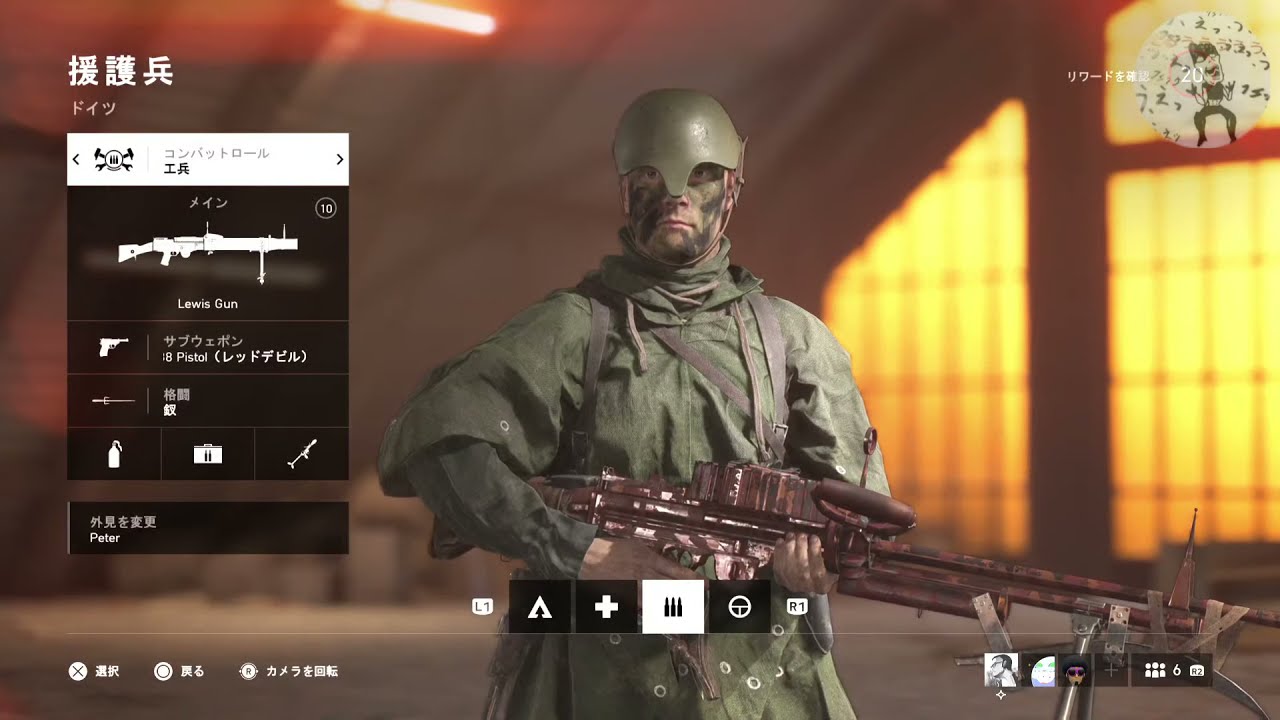The image size is (1280, 720).
Task: Select the sunglasses afro squad avatar
Action: click(1076, 670)
